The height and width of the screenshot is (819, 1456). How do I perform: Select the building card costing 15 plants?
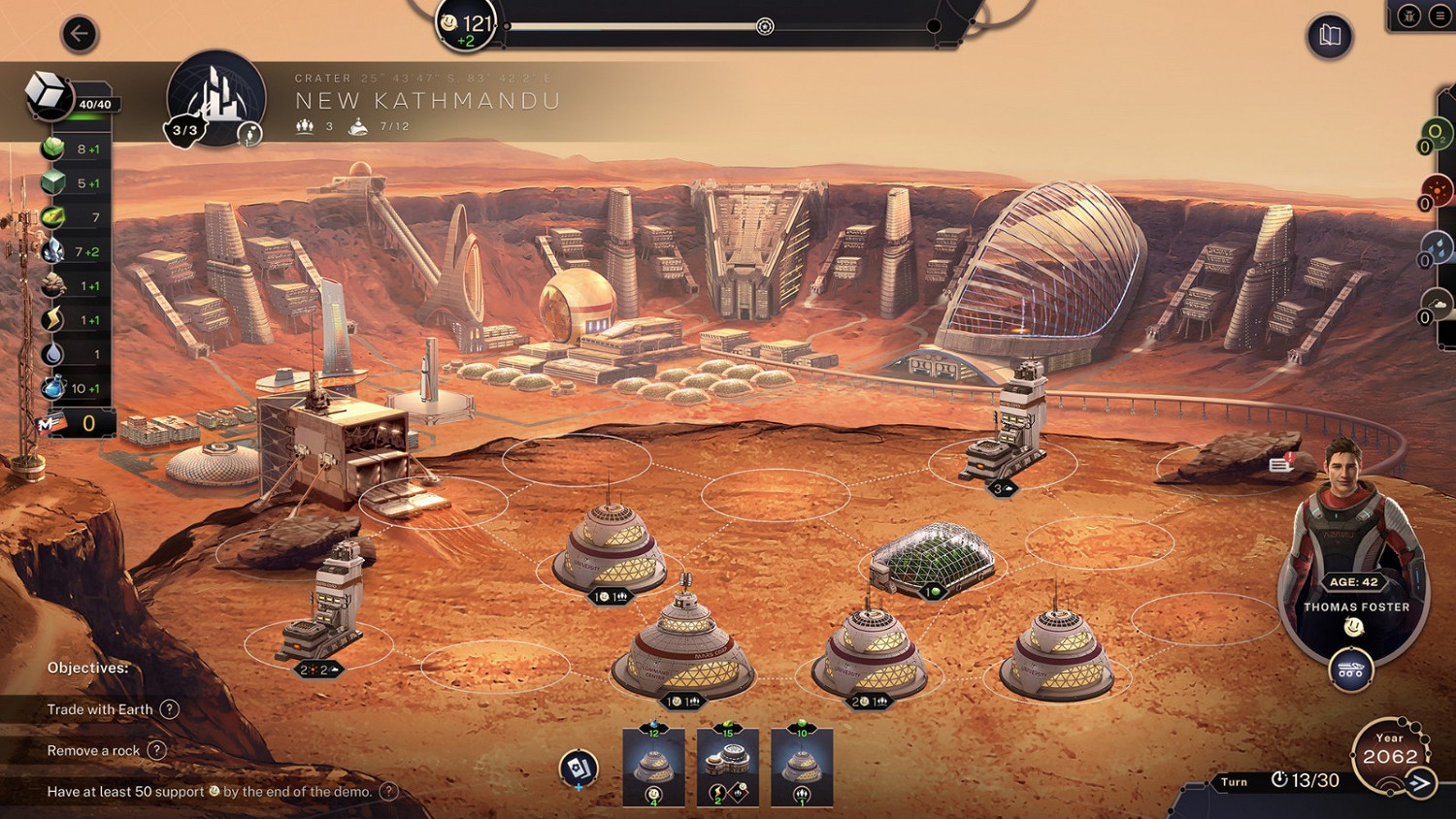pos(726,767)
